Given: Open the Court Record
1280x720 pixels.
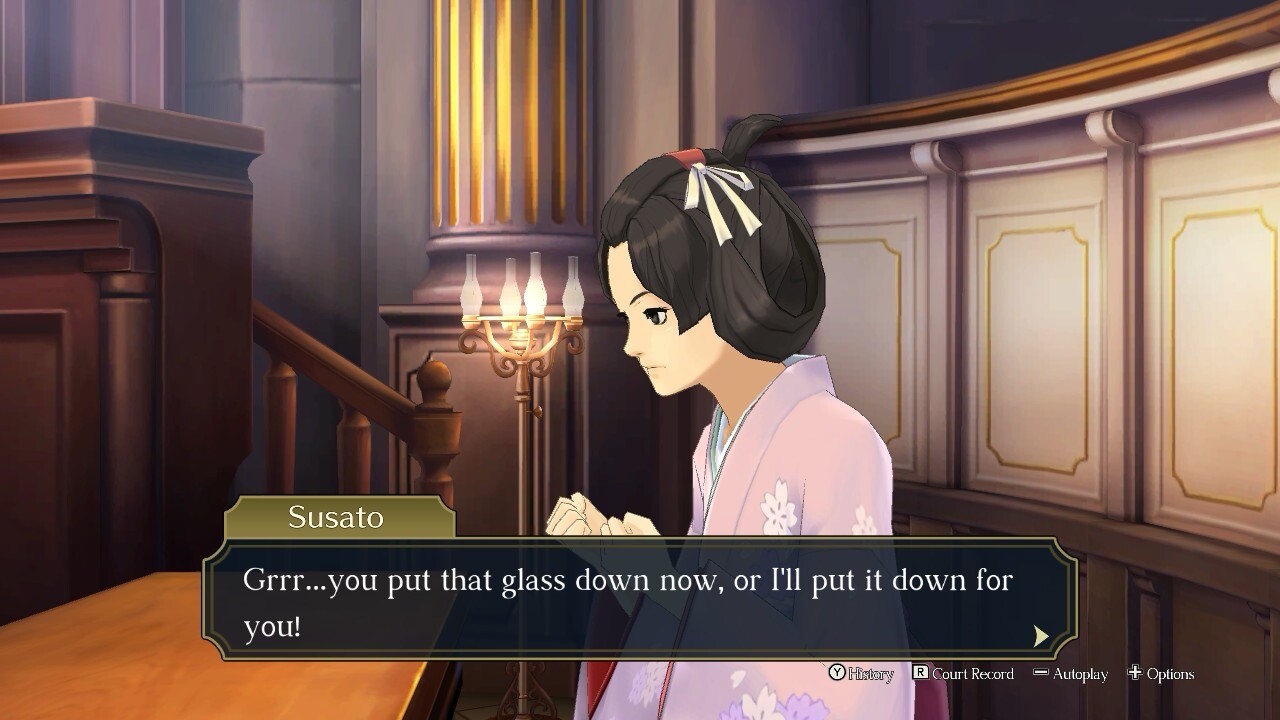Looking at the screenshot, I should [x=963, y=674].
